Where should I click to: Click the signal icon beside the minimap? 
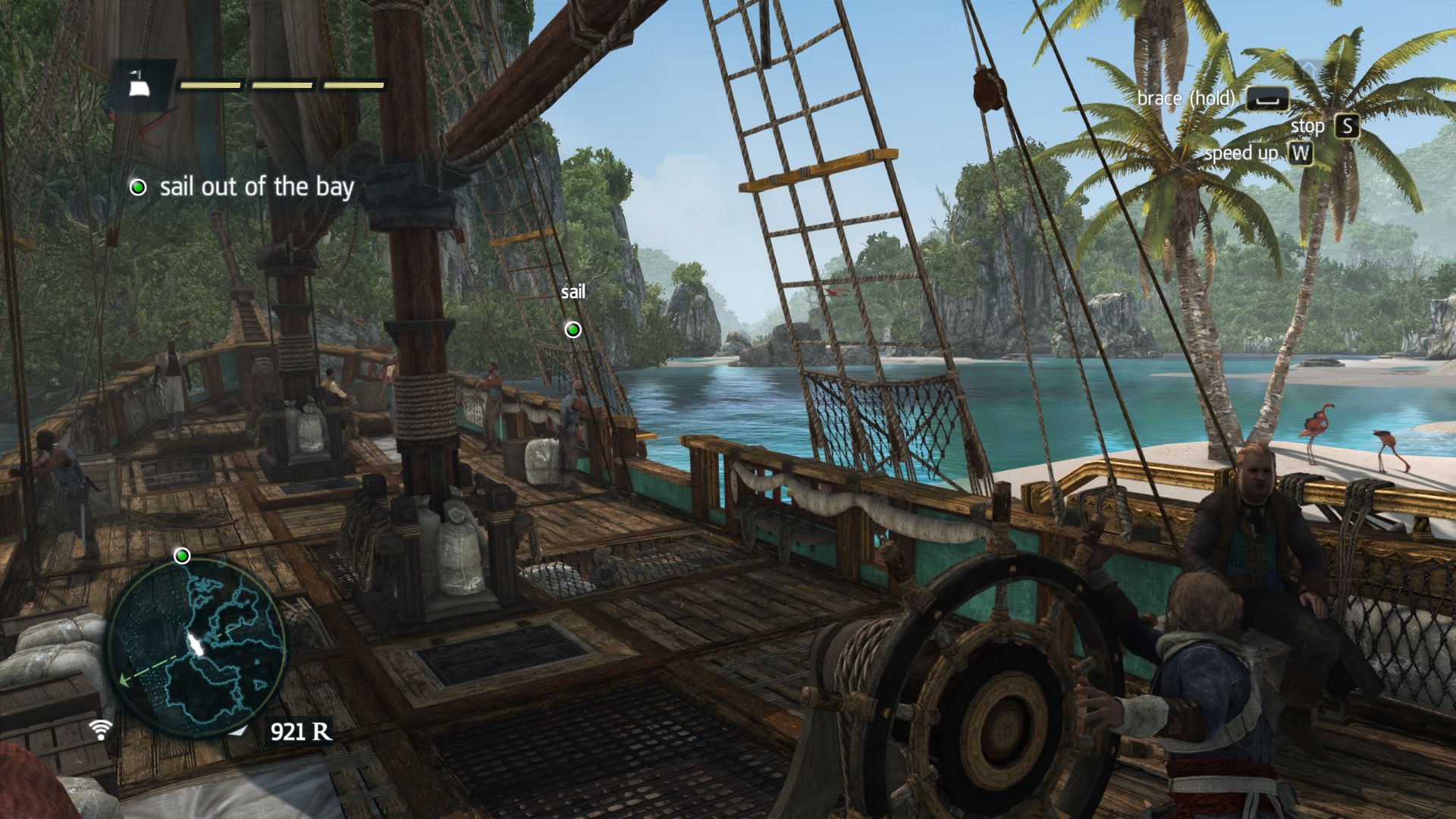pyautogui.click(x=99, y=729)
